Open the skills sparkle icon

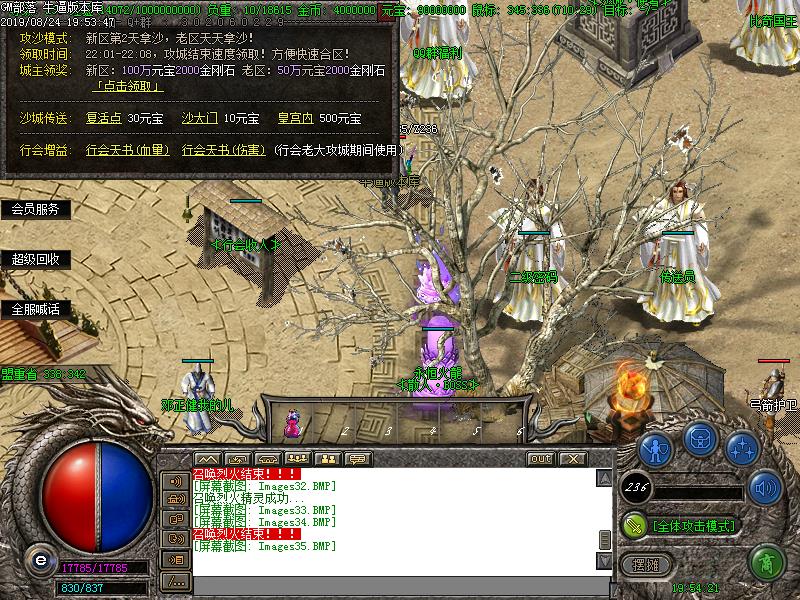tap(741, 446)
